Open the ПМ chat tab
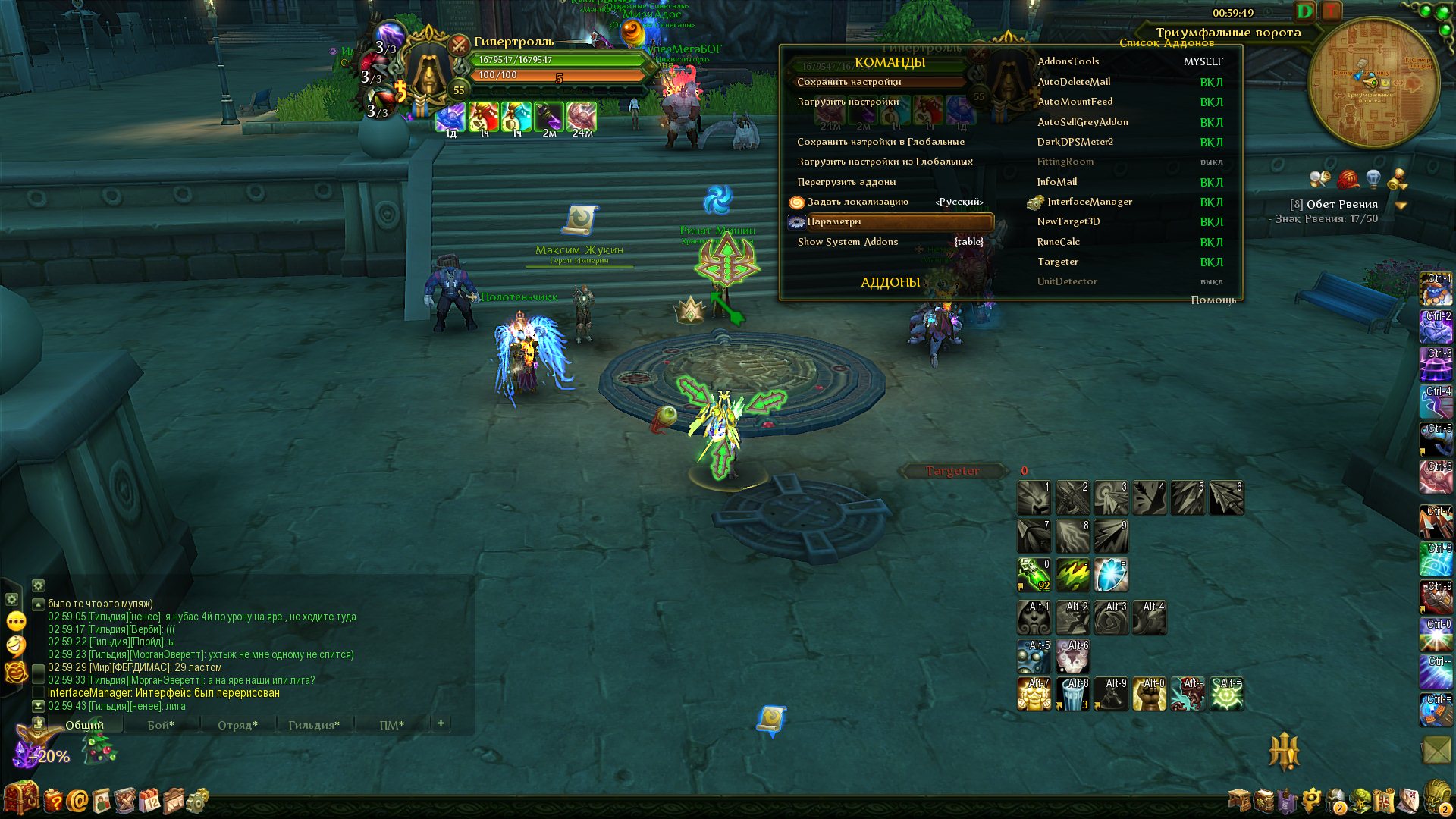 point(391,726)
